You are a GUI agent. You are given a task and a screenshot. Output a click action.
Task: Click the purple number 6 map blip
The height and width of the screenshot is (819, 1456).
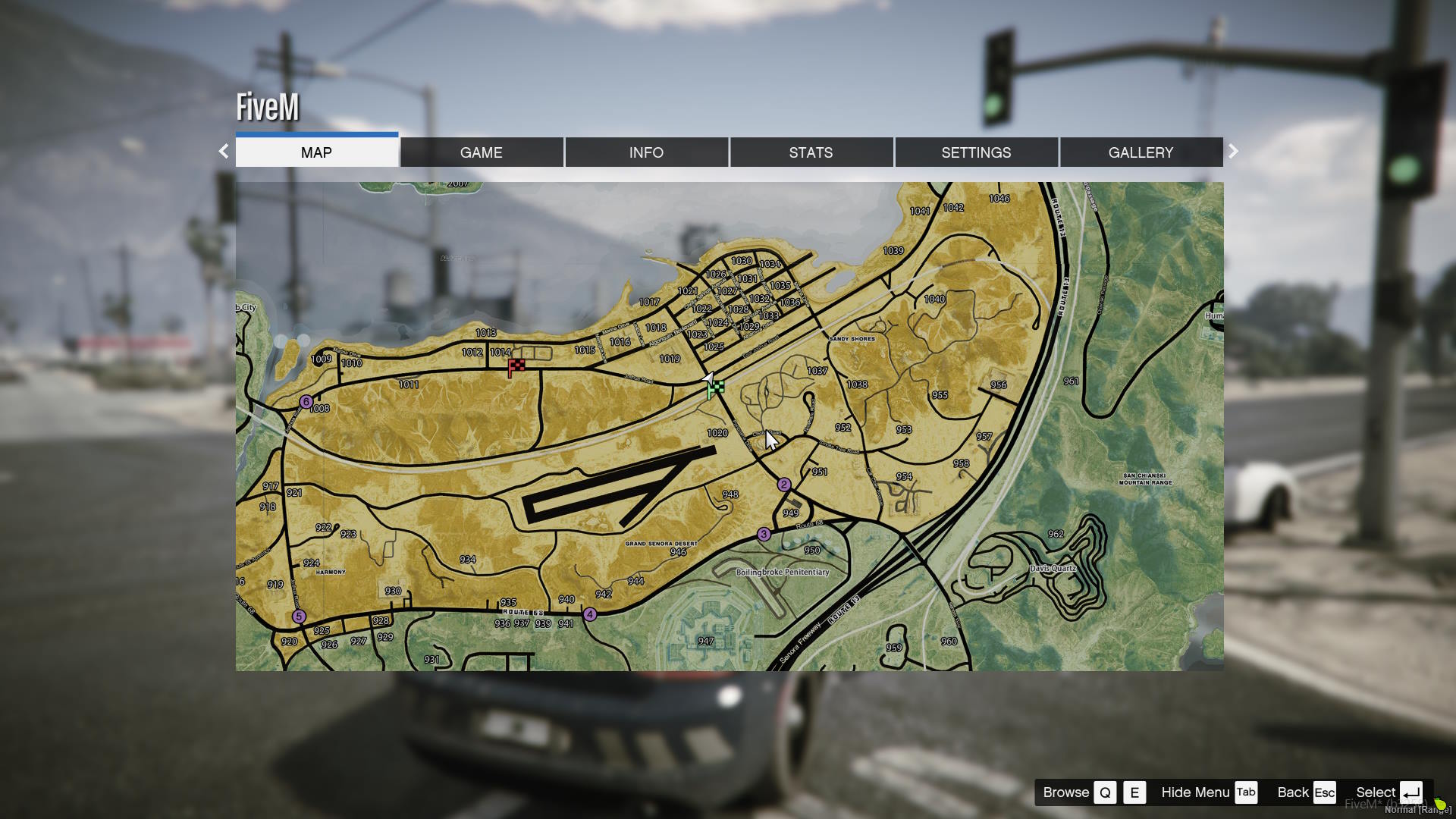click(306, 402)
